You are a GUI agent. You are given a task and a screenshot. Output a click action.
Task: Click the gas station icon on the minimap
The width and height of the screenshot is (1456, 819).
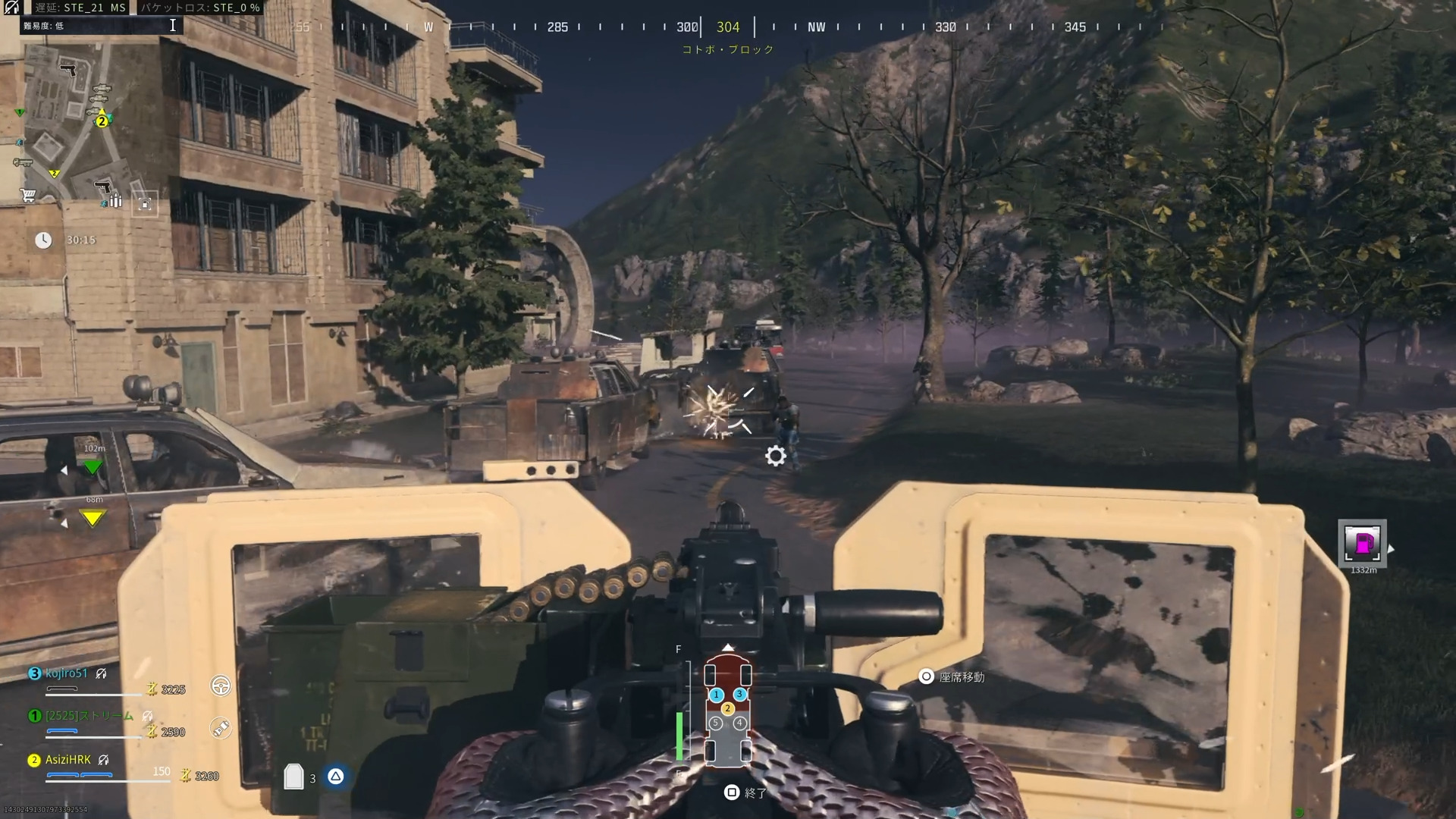tap(145, 204)
